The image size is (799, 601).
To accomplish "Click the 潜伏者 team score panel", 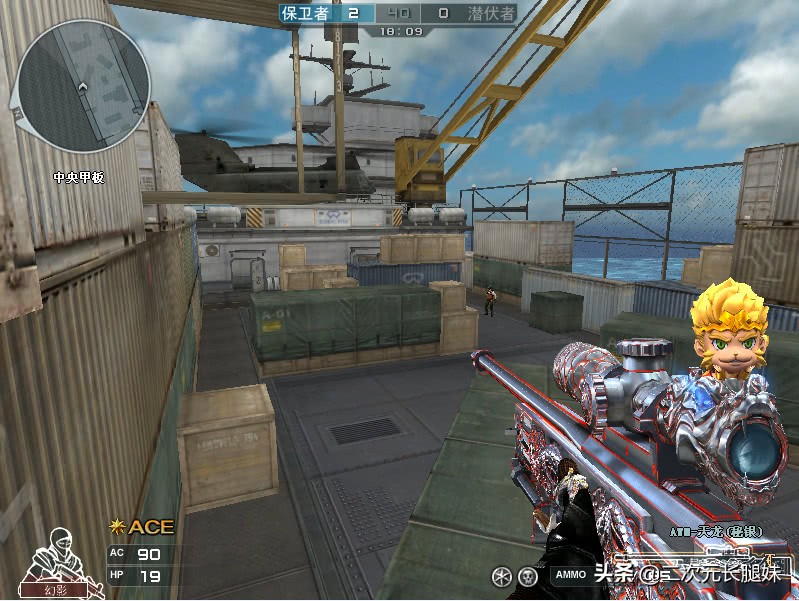I will click(x=478, y=13).
